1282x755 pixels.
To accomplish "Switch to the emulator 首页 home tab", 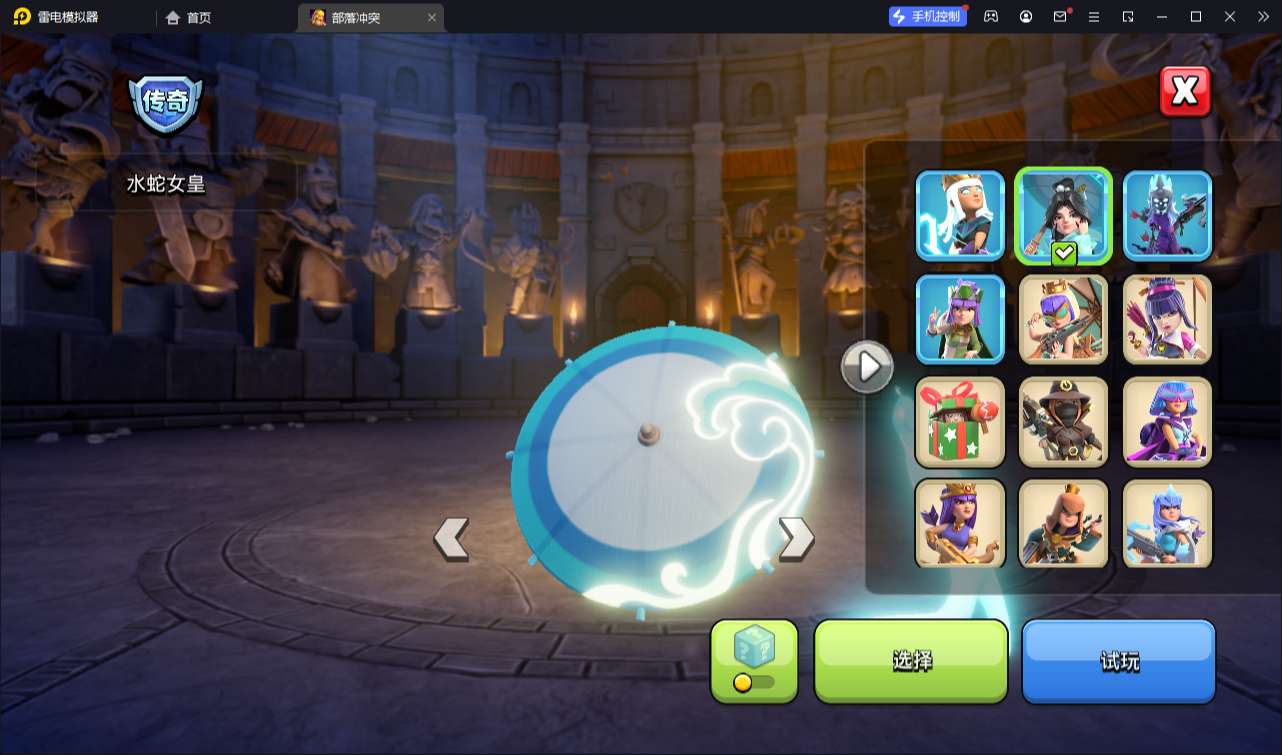I will (188, 17).
